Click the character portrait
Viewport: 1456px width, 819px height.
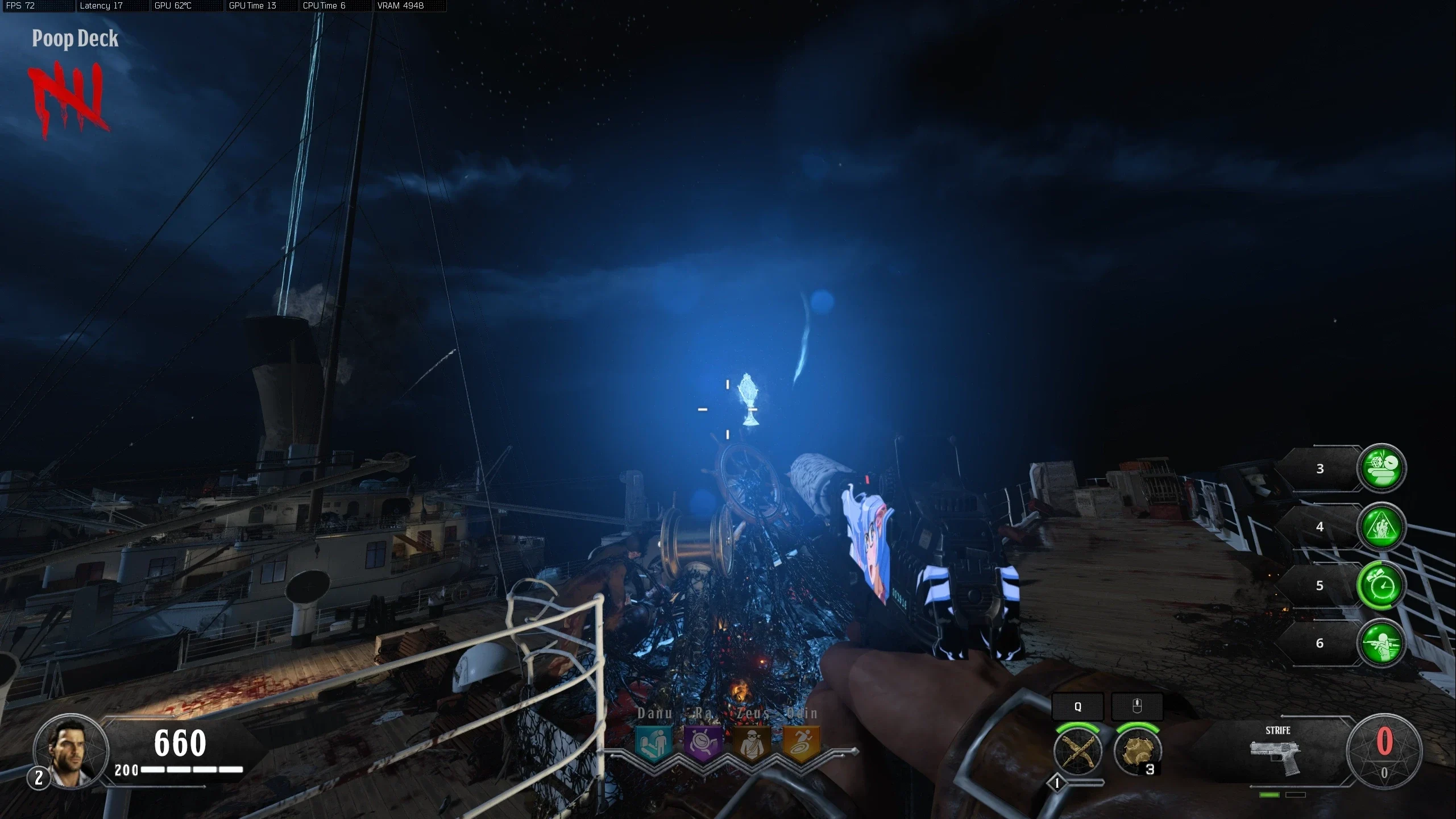(70, 751)
